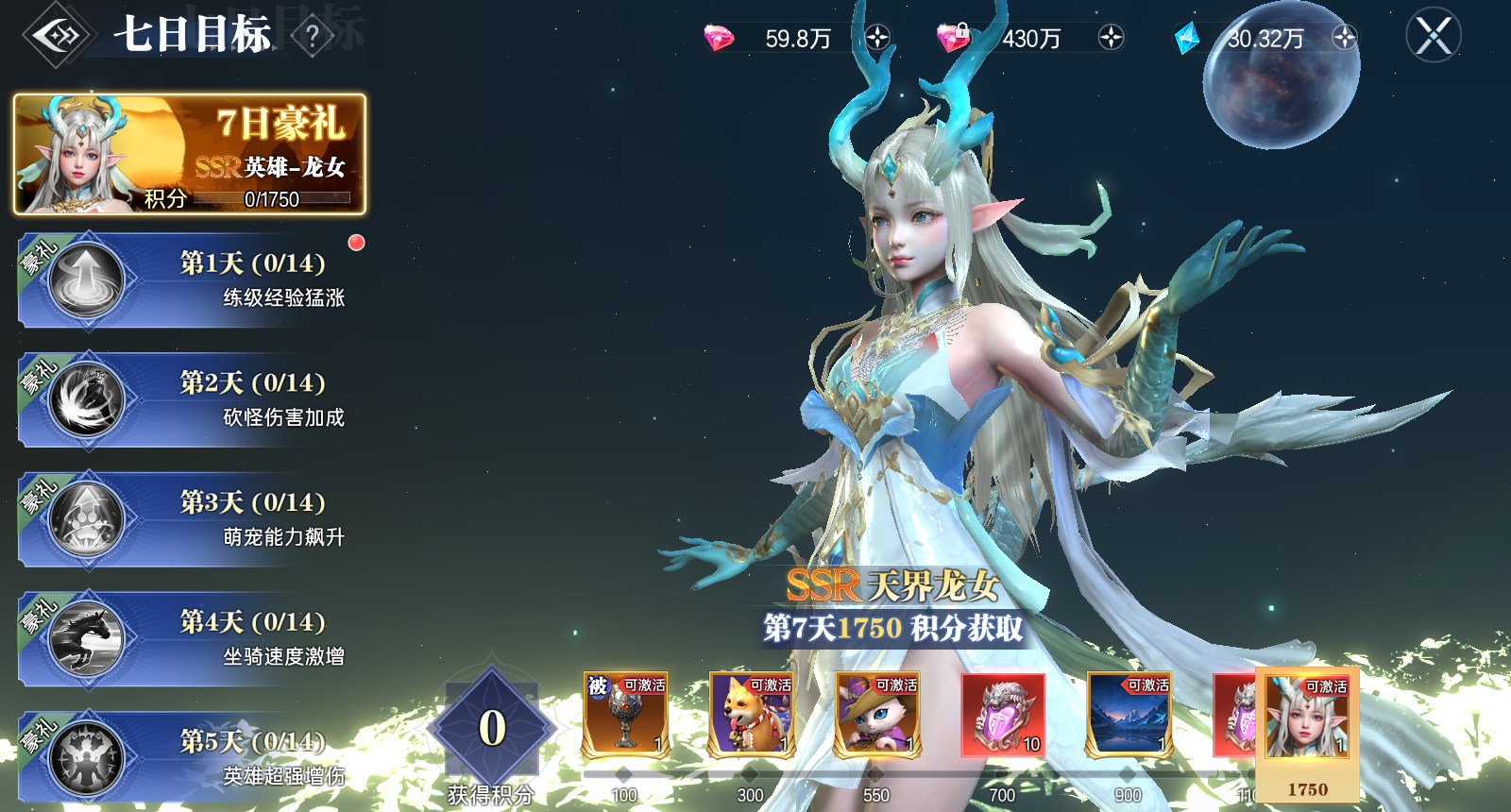Open the help question mark next to 七日目标
This screenshot has height=812, width=1511.
(312, 34)
